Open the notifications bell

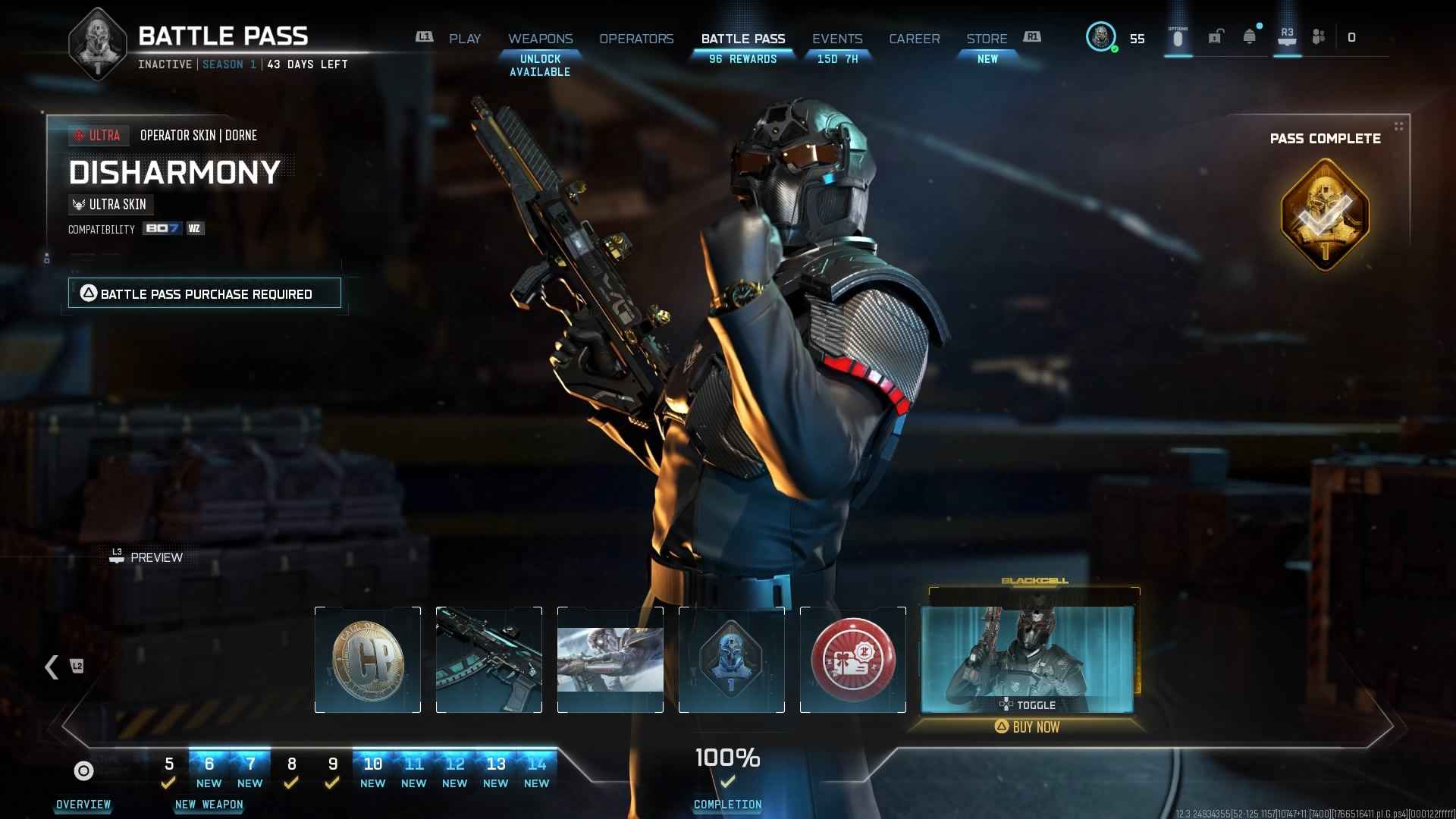tap(1249, 37)
